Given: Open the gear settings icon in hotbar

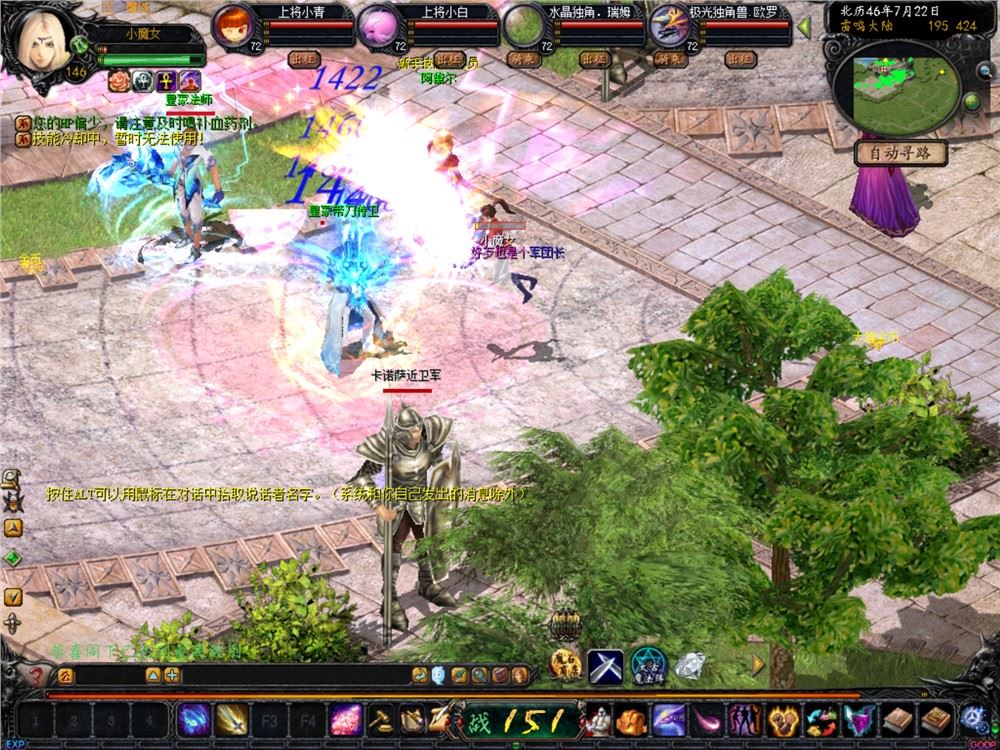Looking at the screenshot, I should (973, 719).
